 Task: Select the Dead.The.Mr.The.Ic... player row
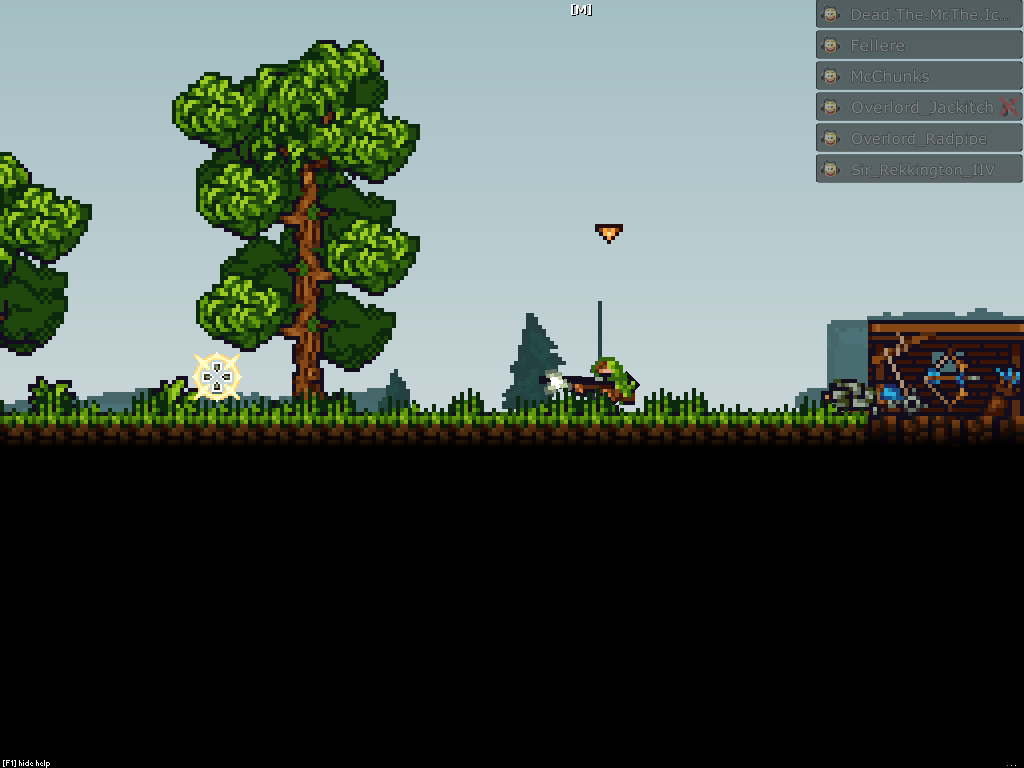pyautogui.click(x=919, y=15)
